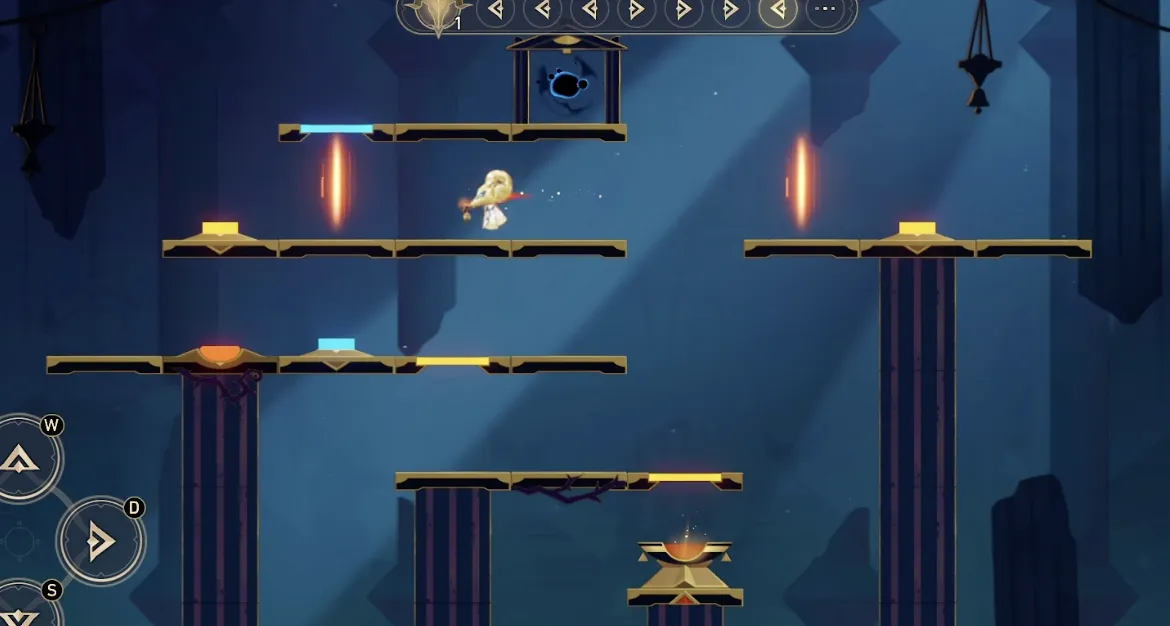Tap the right arrow movement button
The width and height of the screenshot is (1170, 626).
pyautogui.click(x=100, y=541)
